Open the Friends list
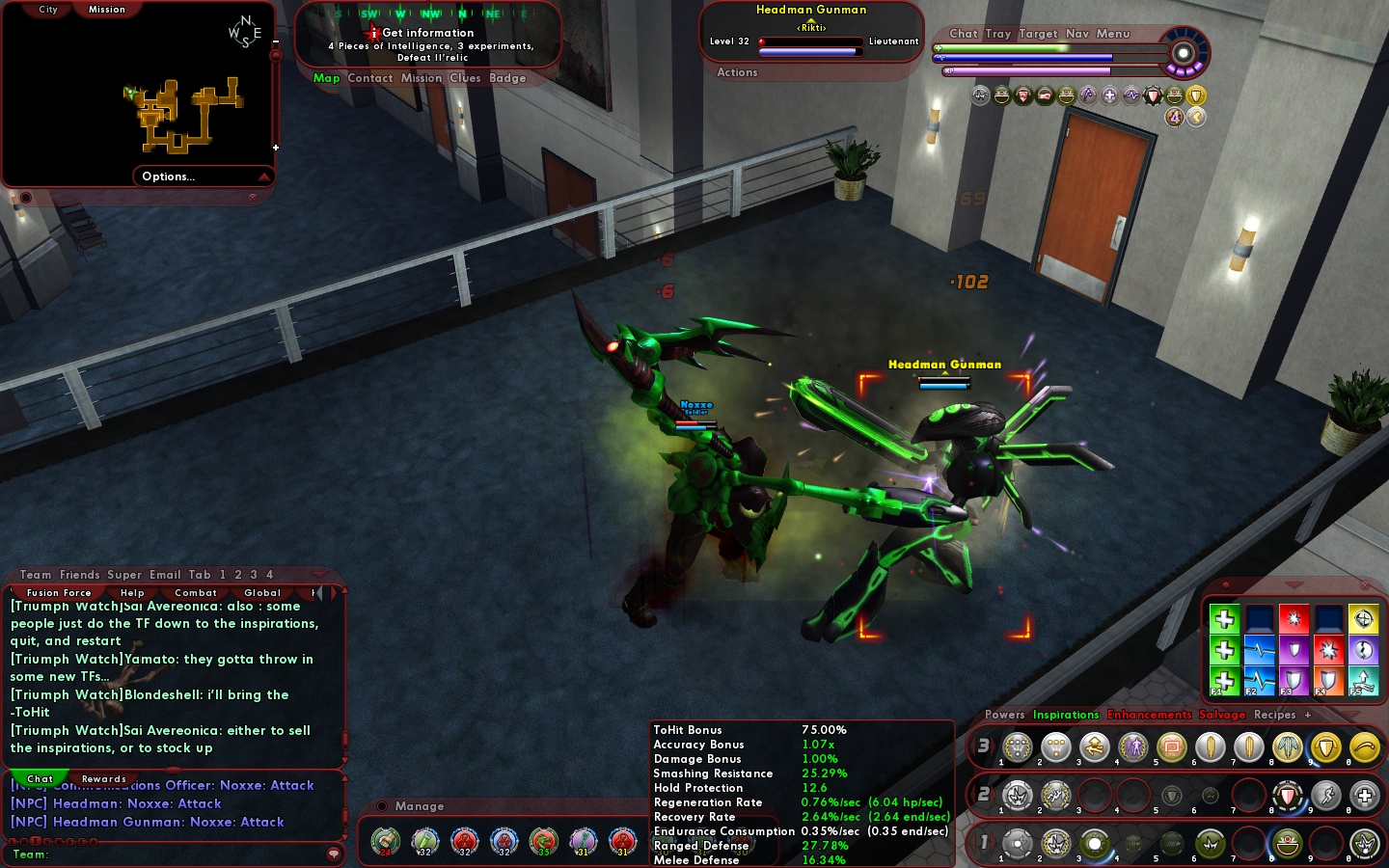 coord(79,575)
